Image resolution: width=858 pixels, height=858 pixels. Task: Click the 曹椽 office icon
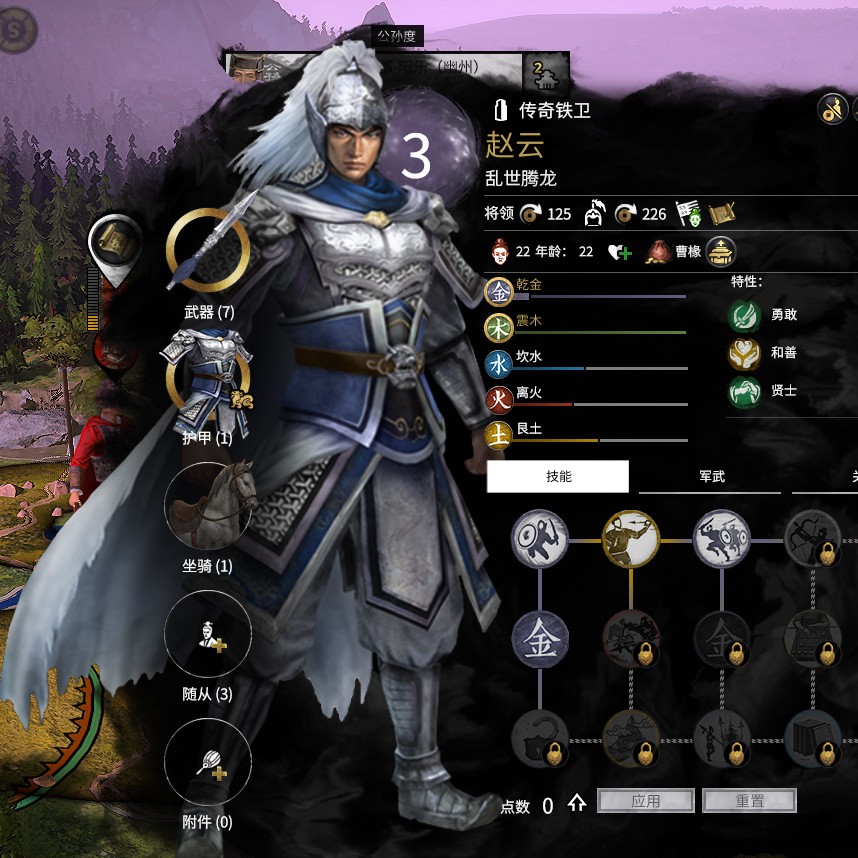pos(720,251)
